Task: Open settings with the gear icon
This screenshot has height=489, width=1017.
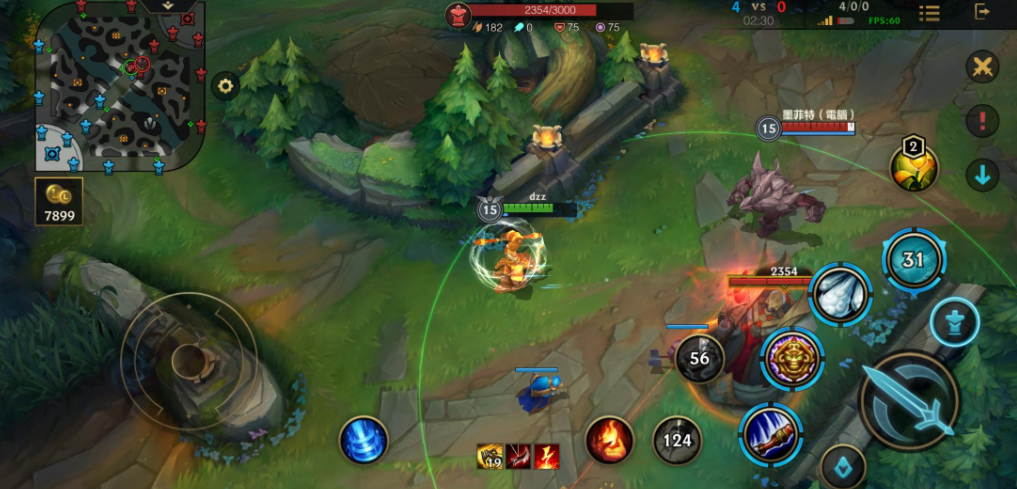Action: pyautogui.click(x=225, y=86)
